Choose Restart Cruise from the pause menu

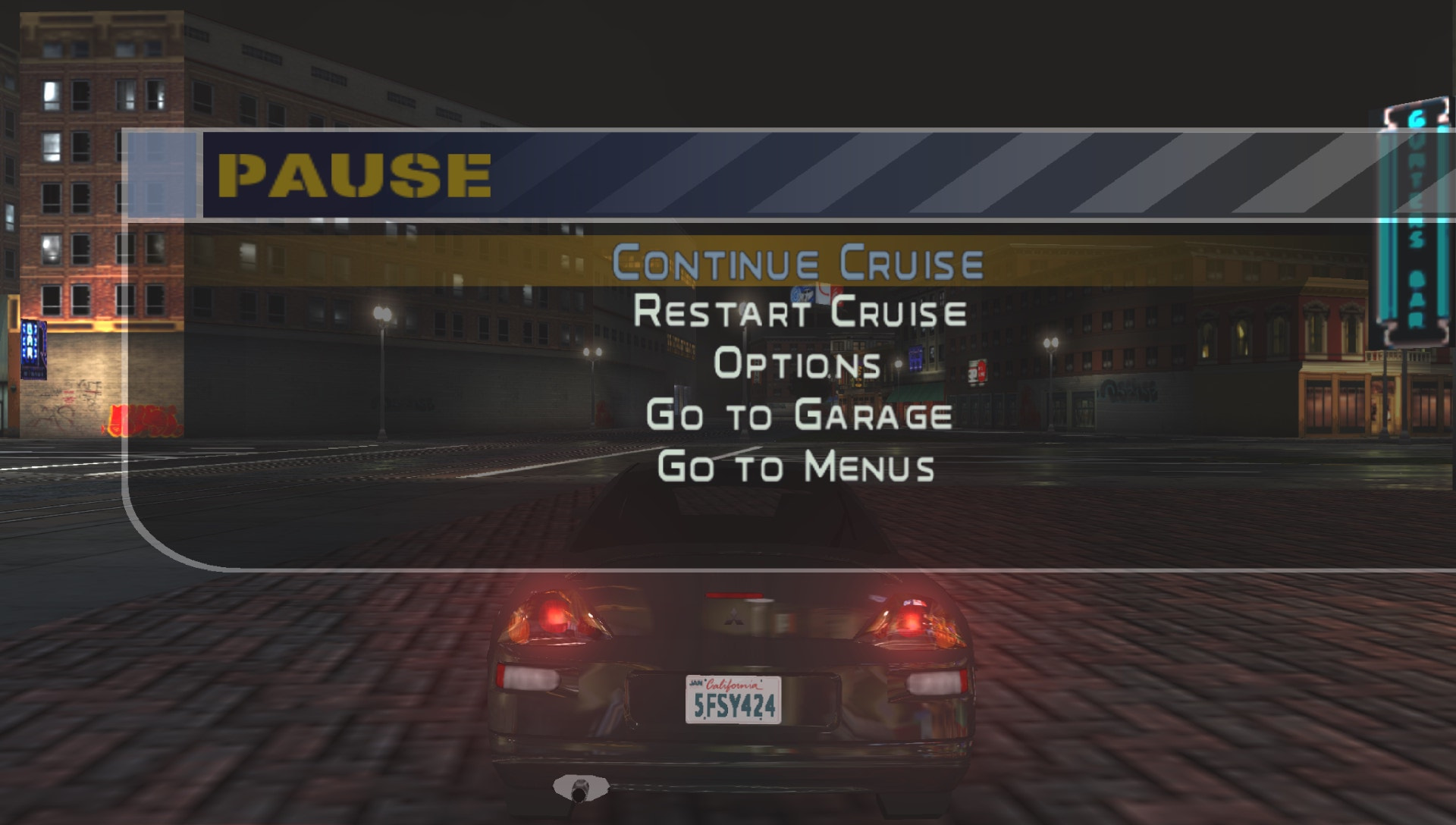[x=799, y=312]
